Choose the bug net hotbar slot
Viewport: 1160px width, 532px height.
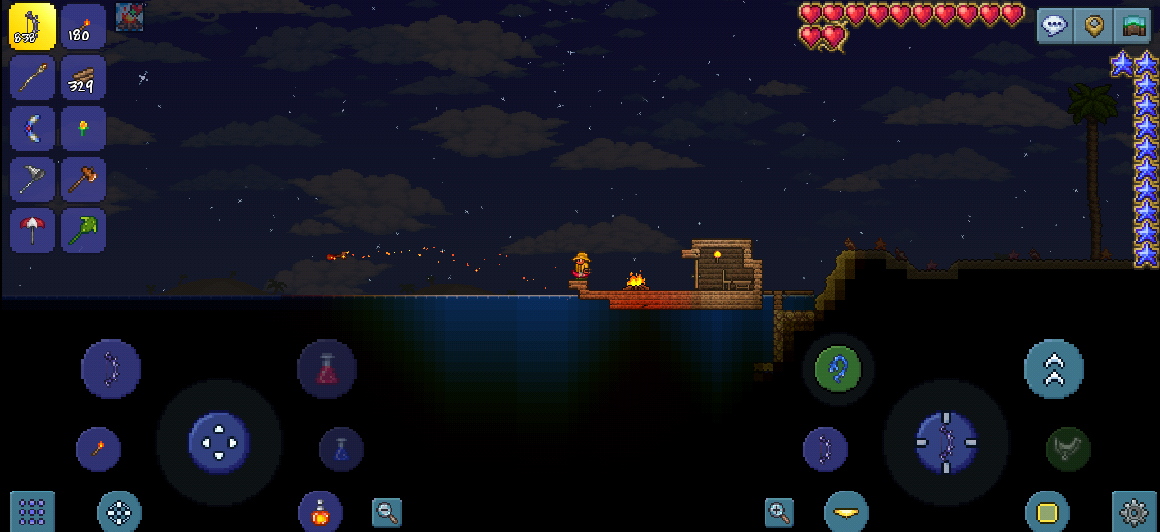[33, 179]
